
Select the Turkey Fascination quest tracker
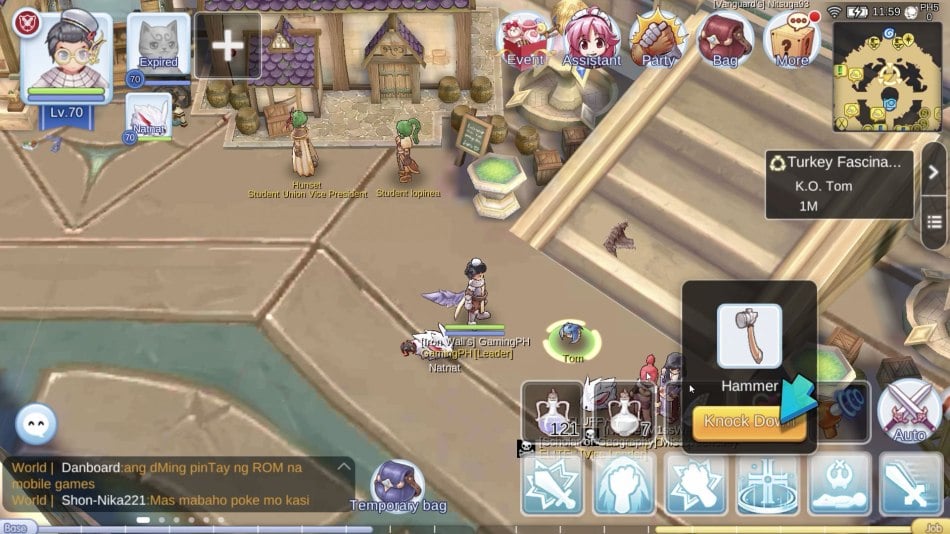pyautogui.click(x=838, y=183)
